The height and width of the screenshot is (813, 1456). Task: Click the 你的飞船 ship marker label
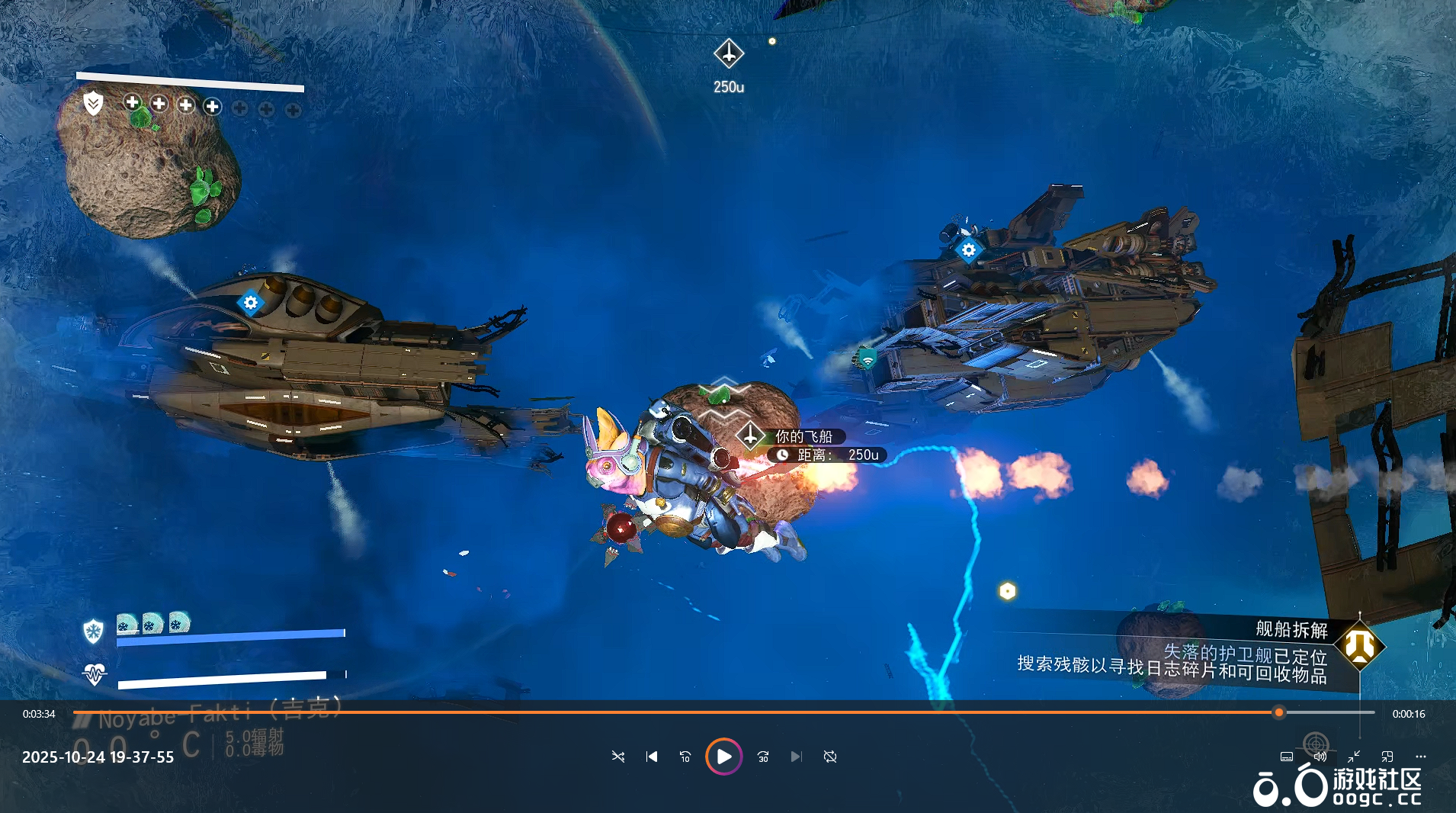803,436
